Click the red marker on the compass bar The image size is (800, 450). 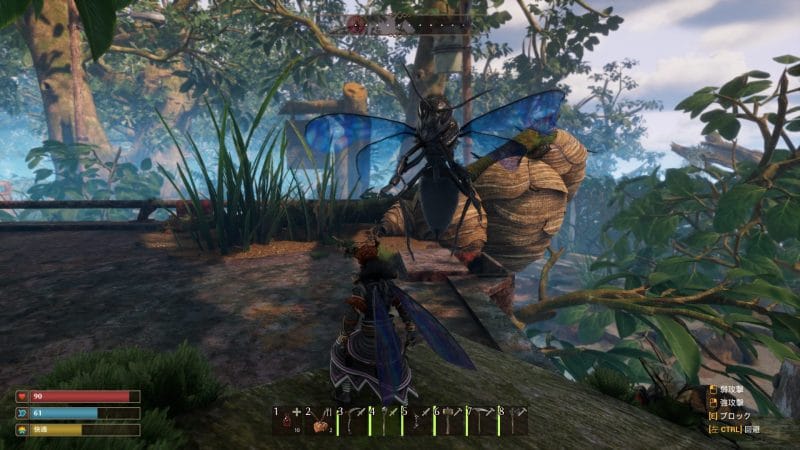pyautogui.click(x=357, y=25)
